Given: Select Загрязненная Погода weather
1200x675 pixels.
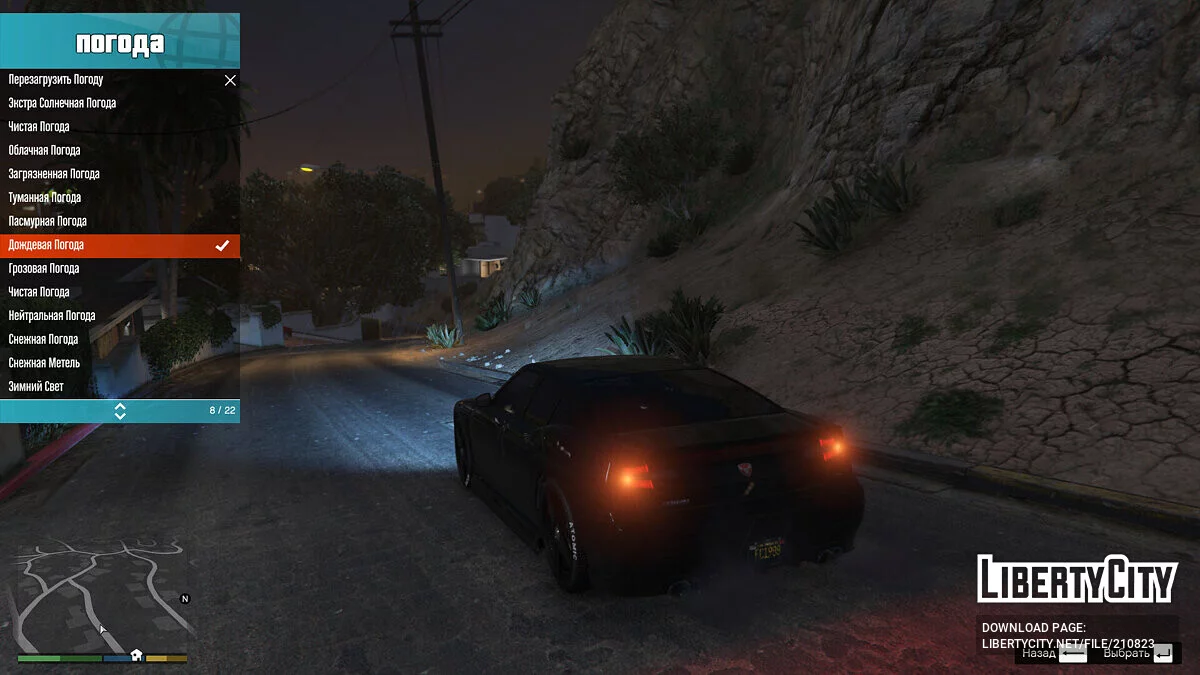Looking at the screenshot, I should click(x=54, y=174).
